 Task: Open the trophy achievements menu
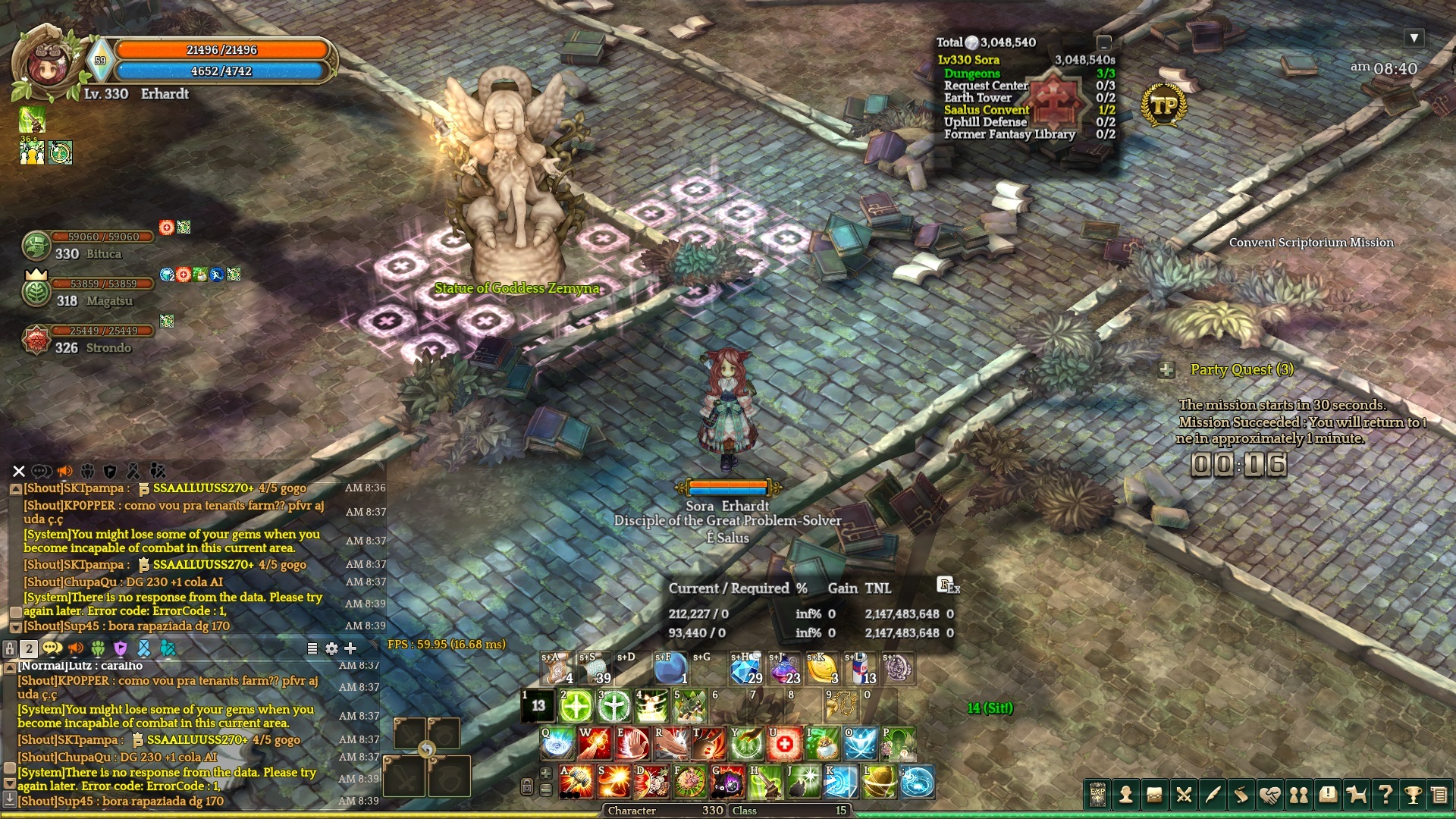point(1413,795)
